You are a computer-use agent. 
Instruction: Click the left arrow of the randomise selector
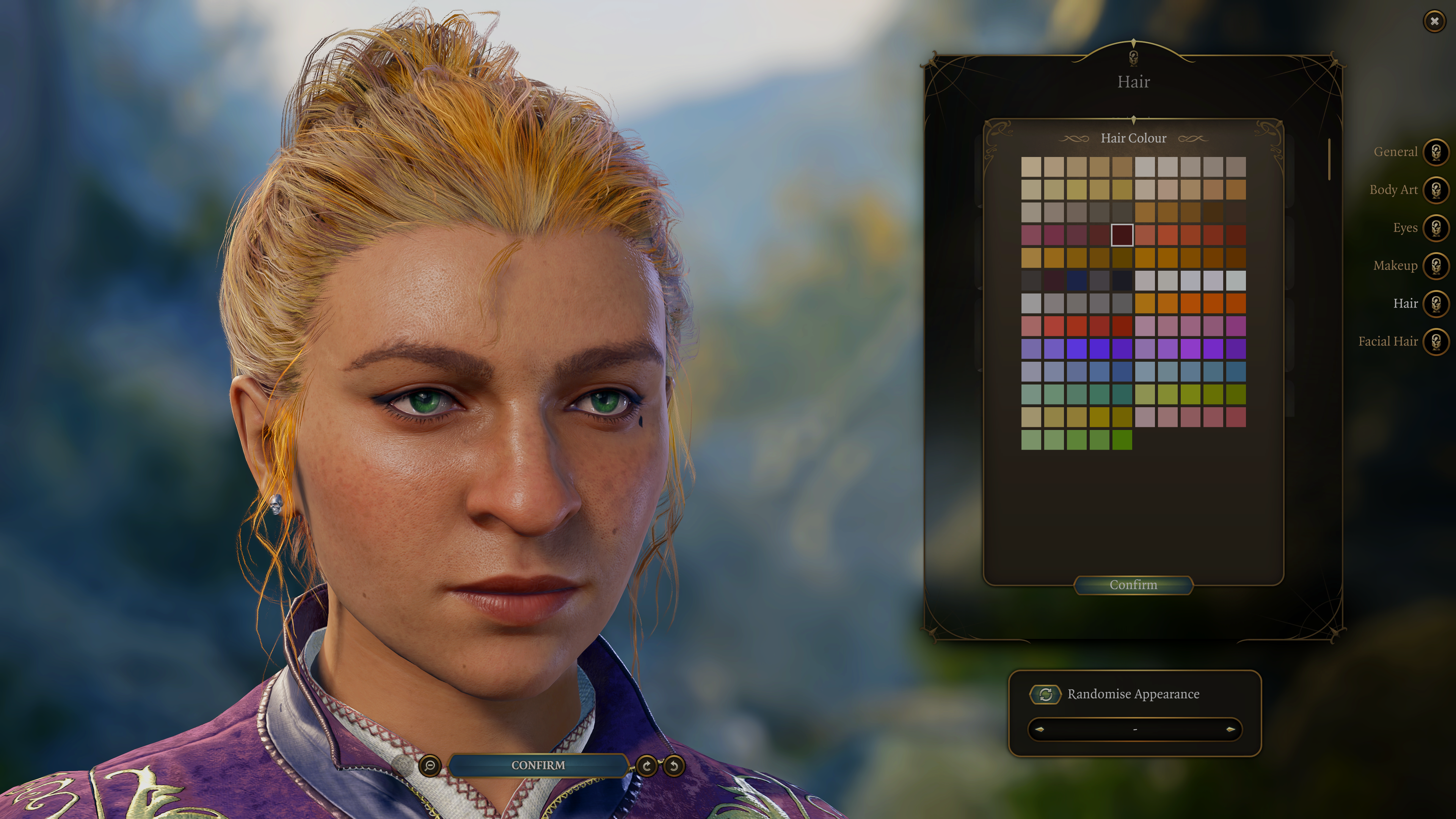(x=1039, y=730)
